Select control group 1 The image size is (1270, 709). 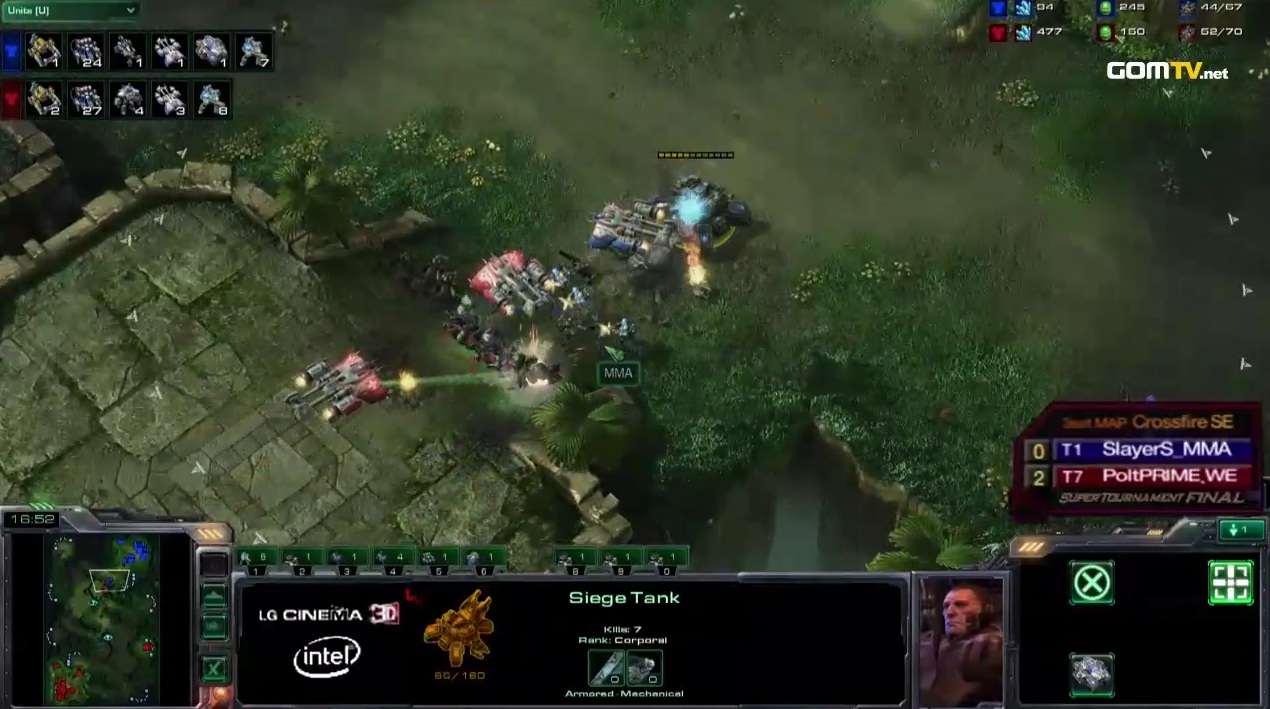(x=257, y=558)
